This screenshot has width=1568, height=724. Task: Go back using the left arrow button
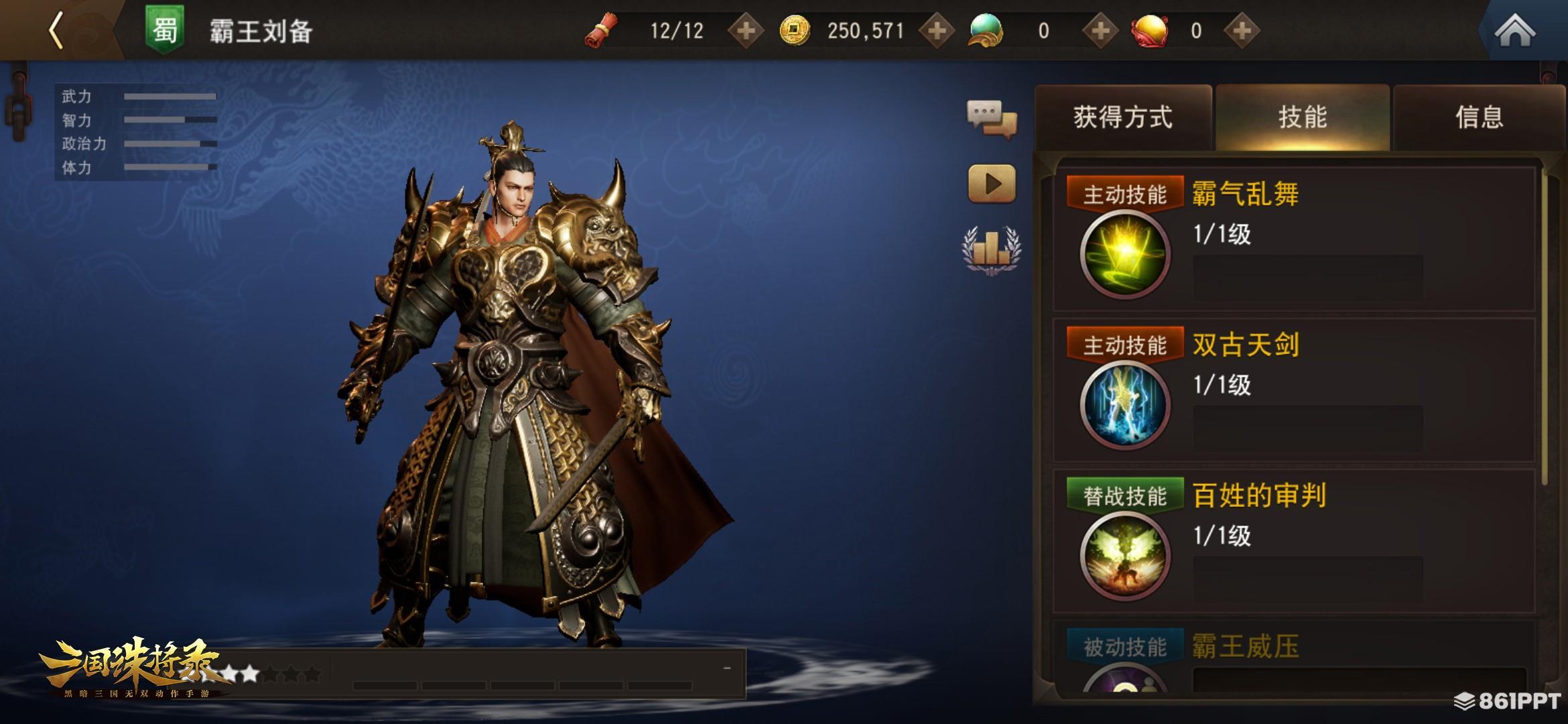[x=58, y=31]
